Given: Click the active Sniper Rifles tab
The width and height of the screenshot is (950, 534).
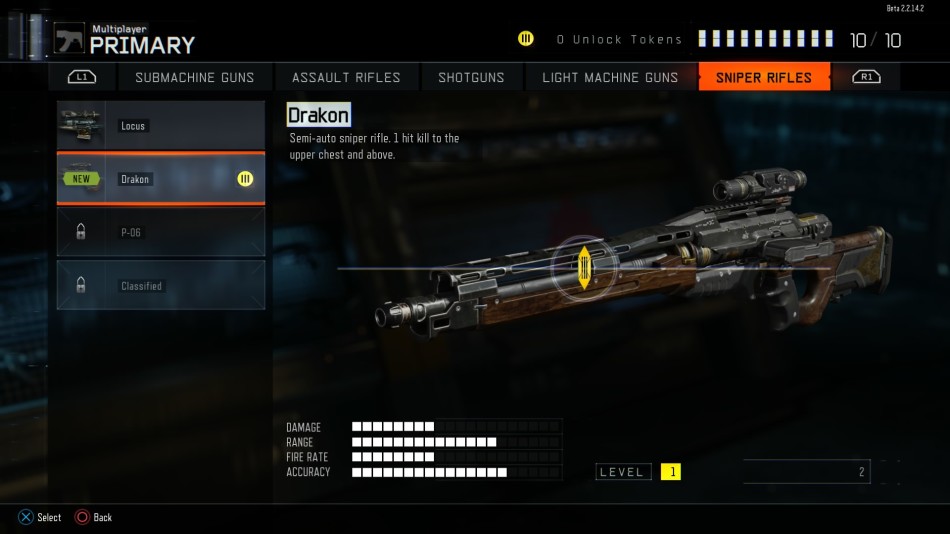Looking at the screenshot, I should point(764,77).
